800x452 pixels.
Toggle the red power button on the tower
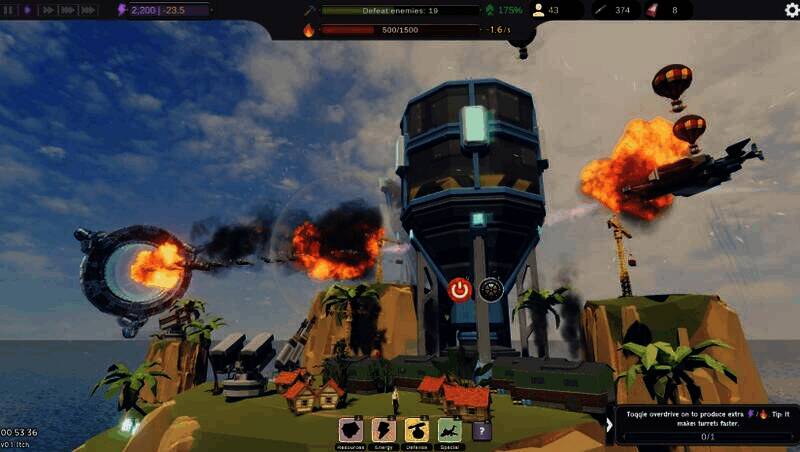coord(459,290)
